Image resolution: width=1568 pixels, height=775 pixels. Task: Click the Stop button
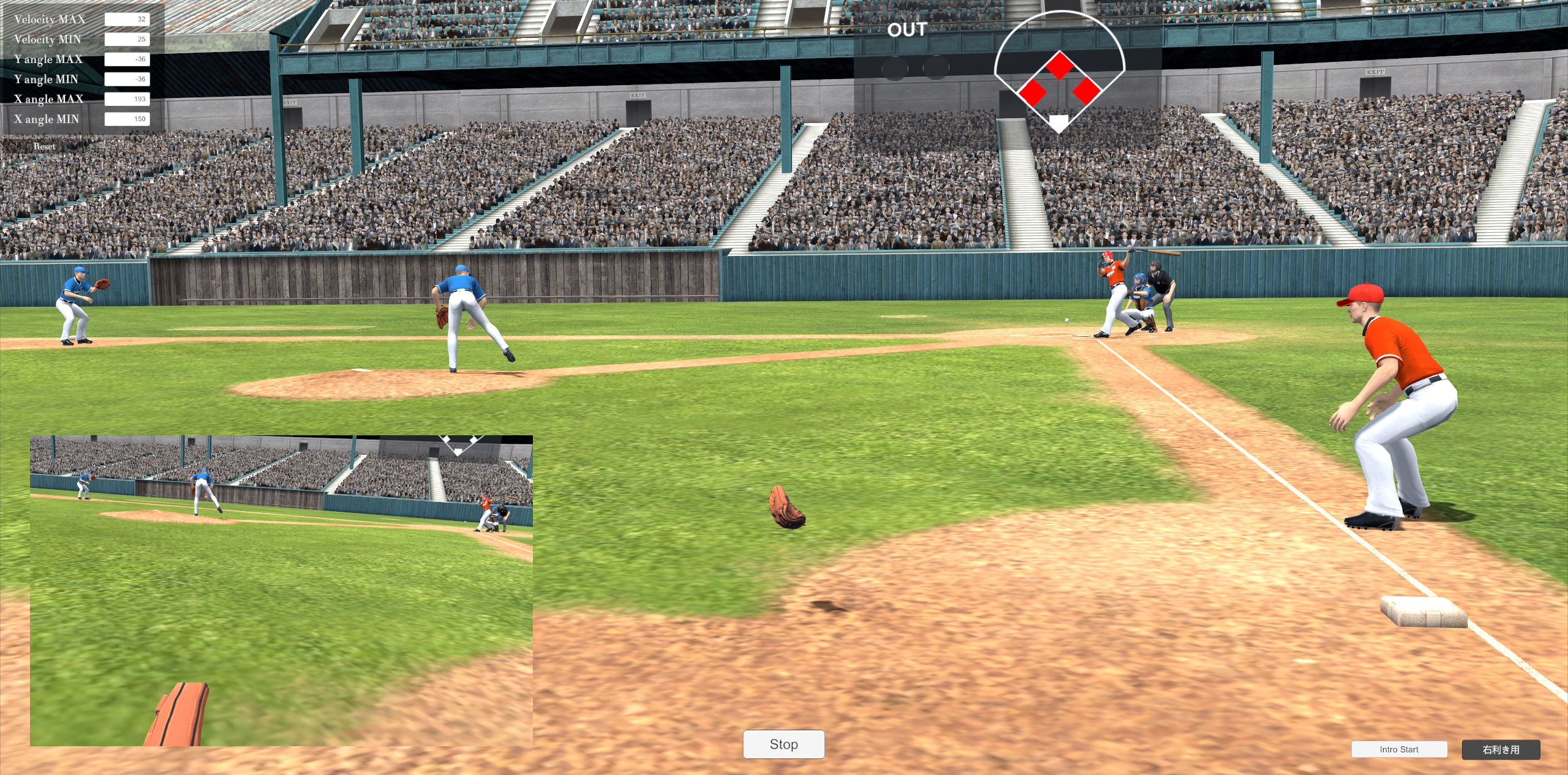tap(783, 744)
